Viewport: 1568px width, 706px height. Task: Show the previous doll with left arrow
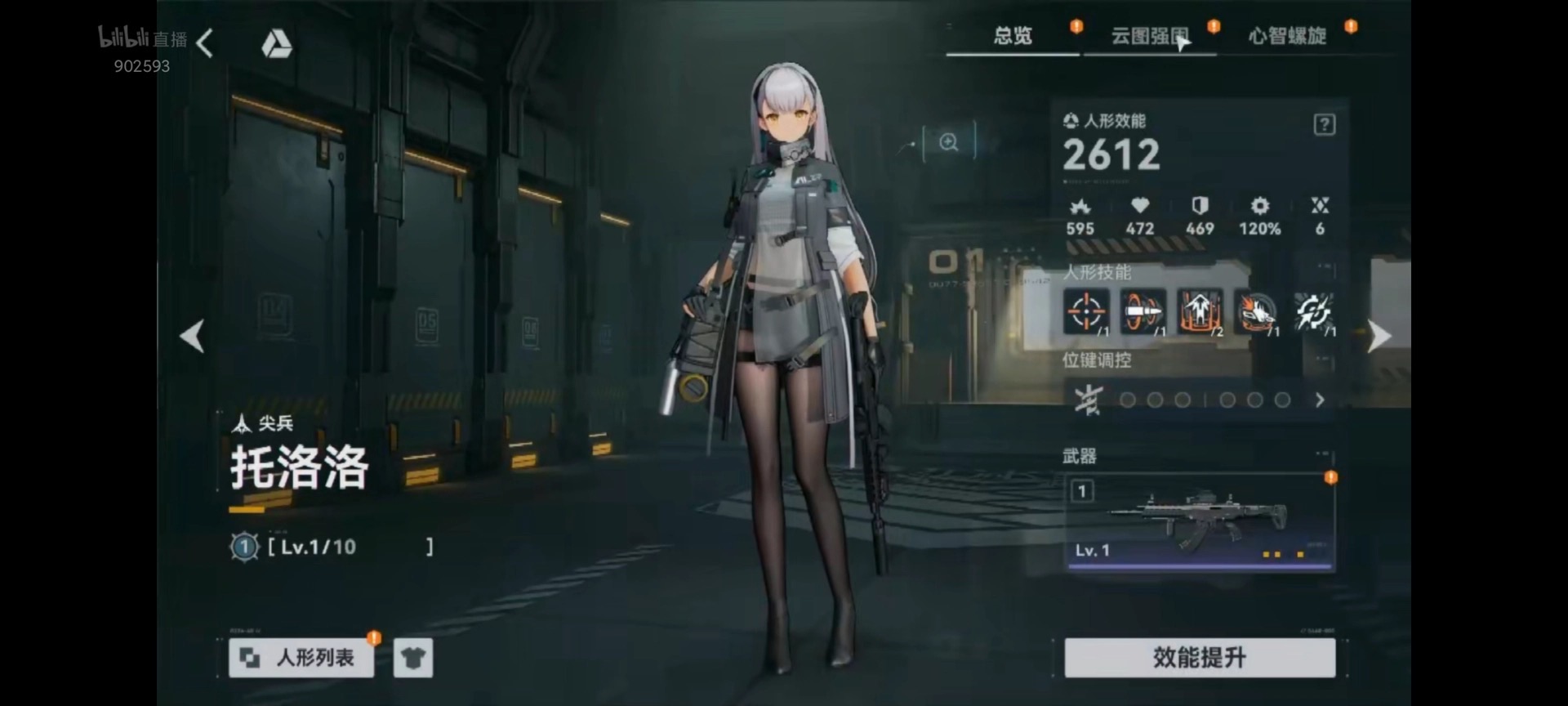(193, 336)
